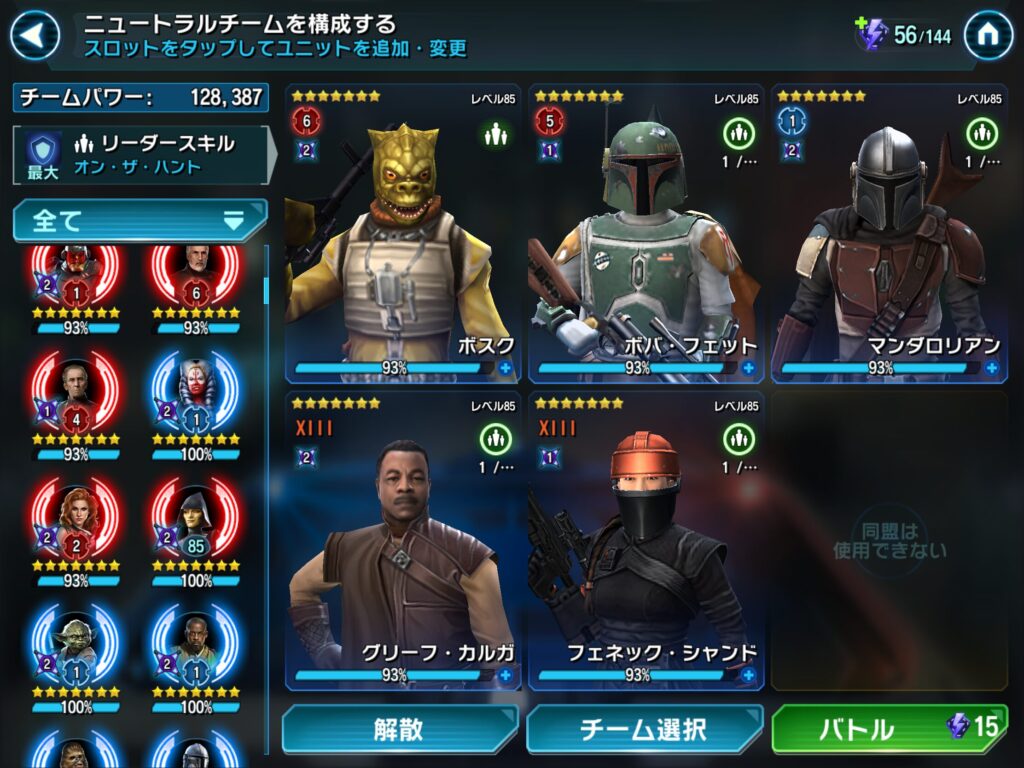Tap the energy counter 56/144
The image size is (1024, 768).
tap(905, 36)
